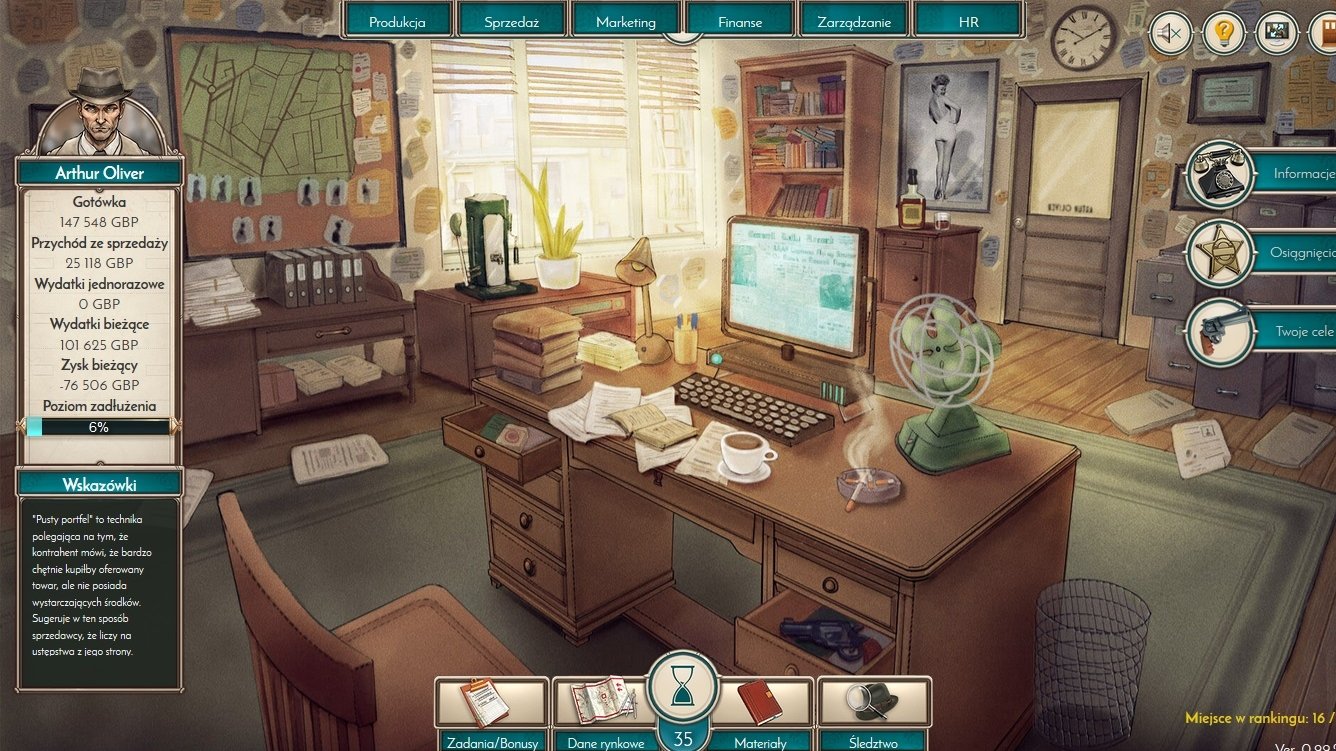1336x751 pixels.
Task: Select the Marketing menu
Action: [x=626, y=21]
